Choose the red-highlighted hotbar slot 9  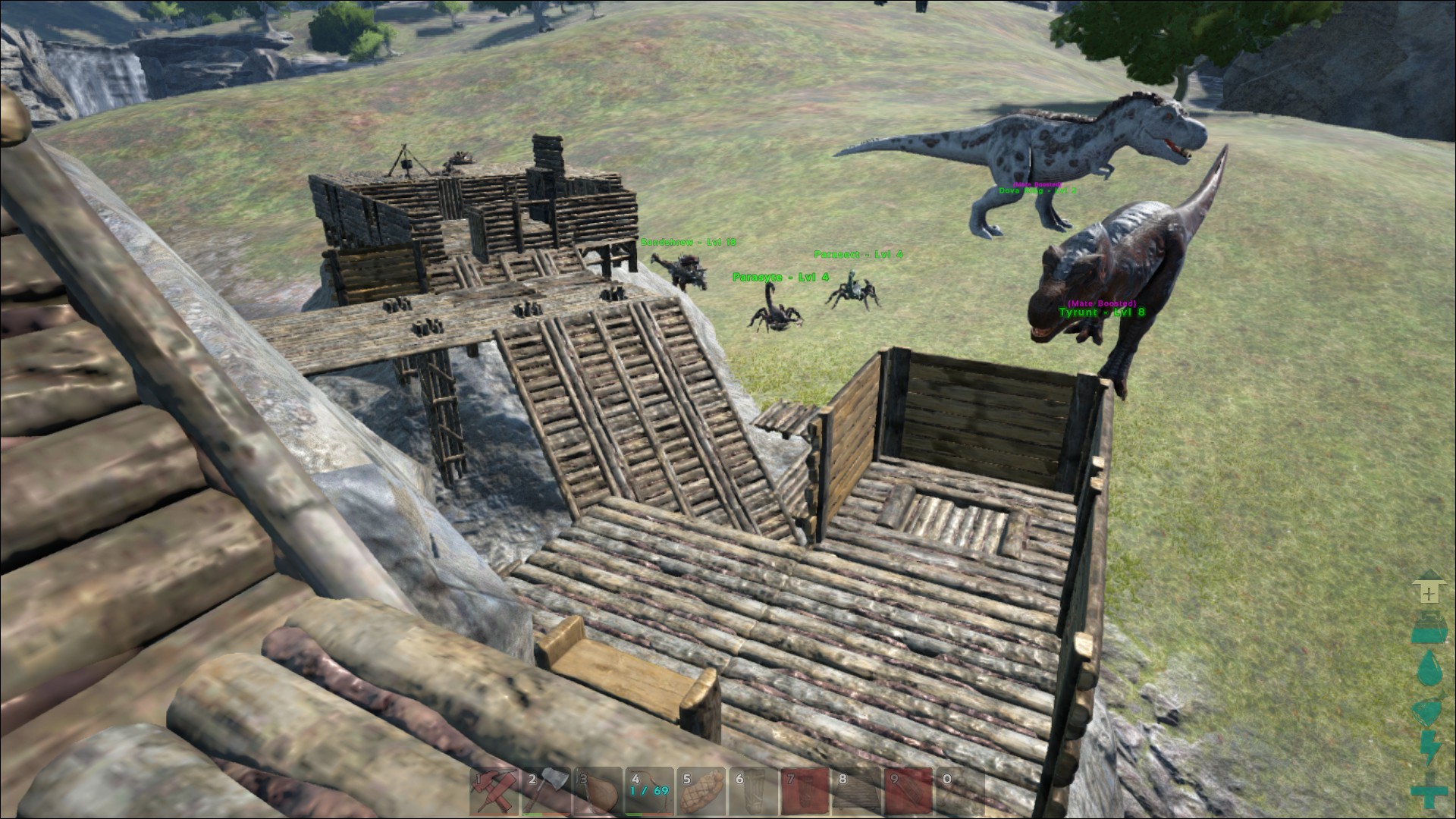pos(908,792)
